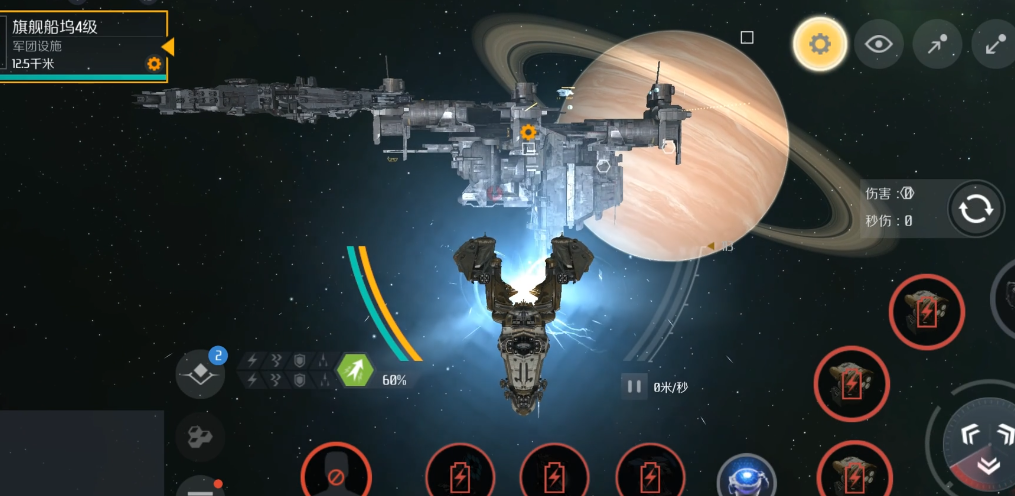The width and height of the screenshot is (1015, 496).
Task: Activate the green hexagon propulsion icon
Action: (355, 373)
